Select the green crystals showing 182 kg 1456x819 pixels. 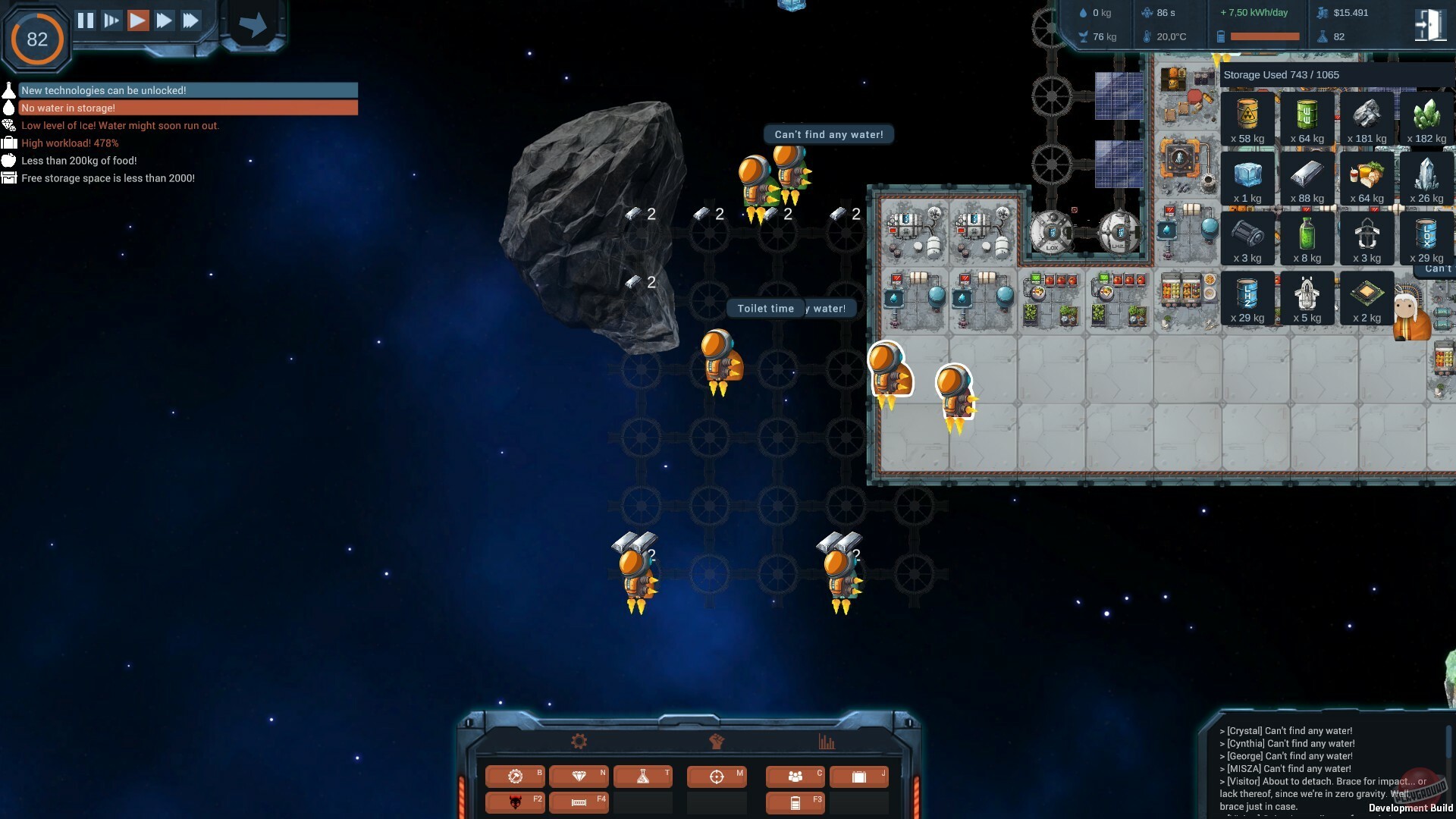[1426, 118]
